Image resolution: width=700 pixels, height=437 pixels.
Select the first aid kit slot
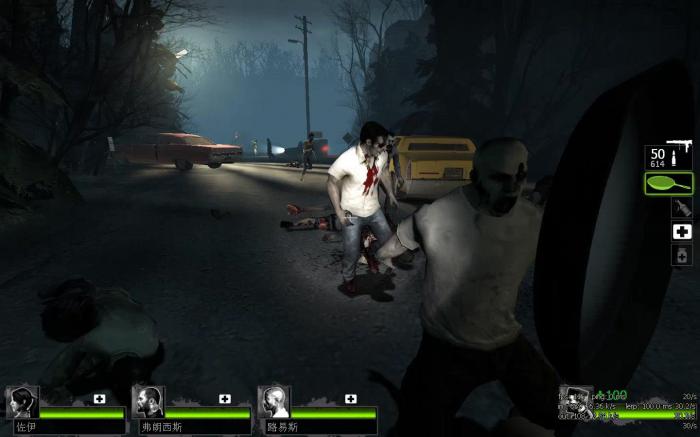tap(681, 231)
